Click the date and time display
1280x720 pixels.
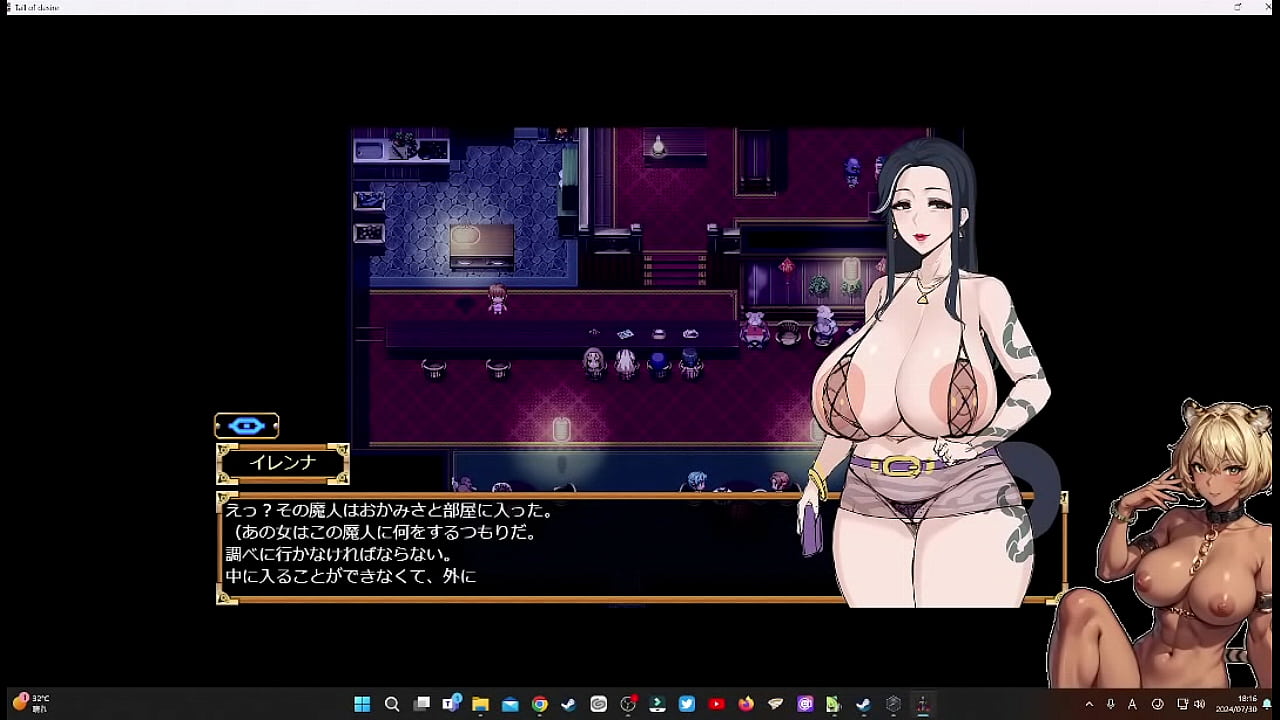point(1238,705)
